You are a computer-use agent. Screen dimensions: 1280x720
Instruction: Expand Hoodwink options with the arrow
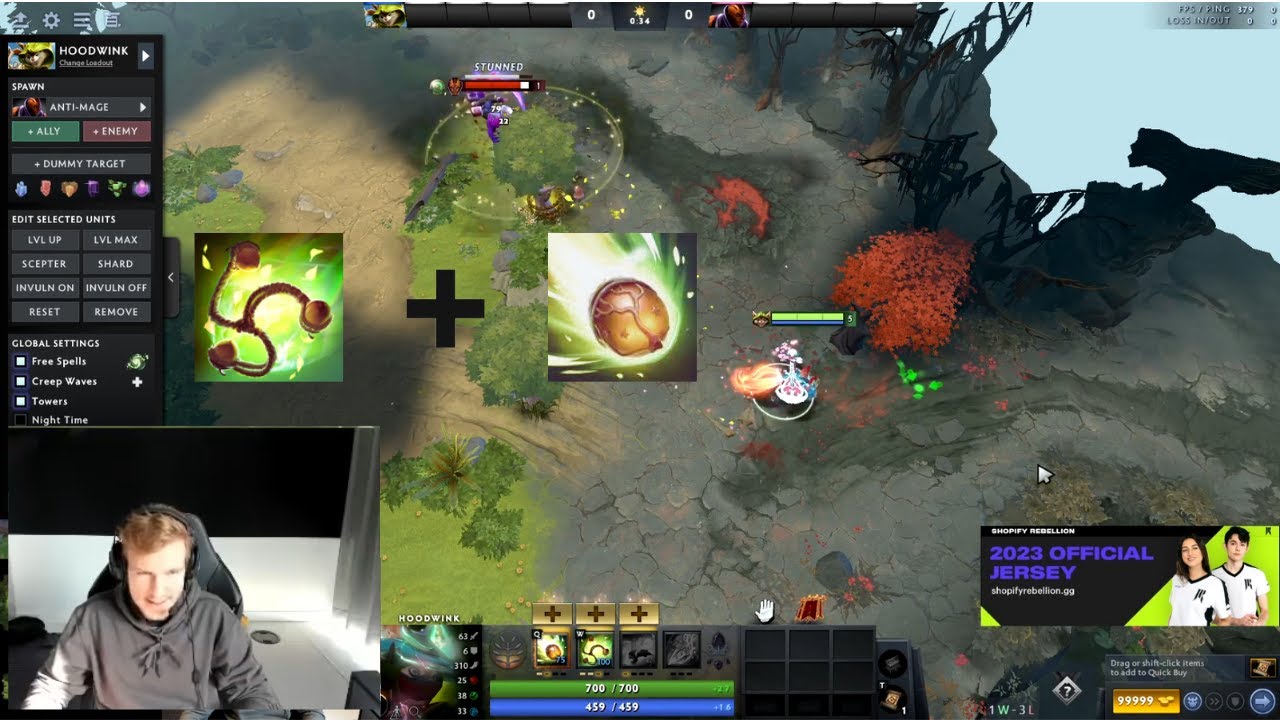click(144, 56)
